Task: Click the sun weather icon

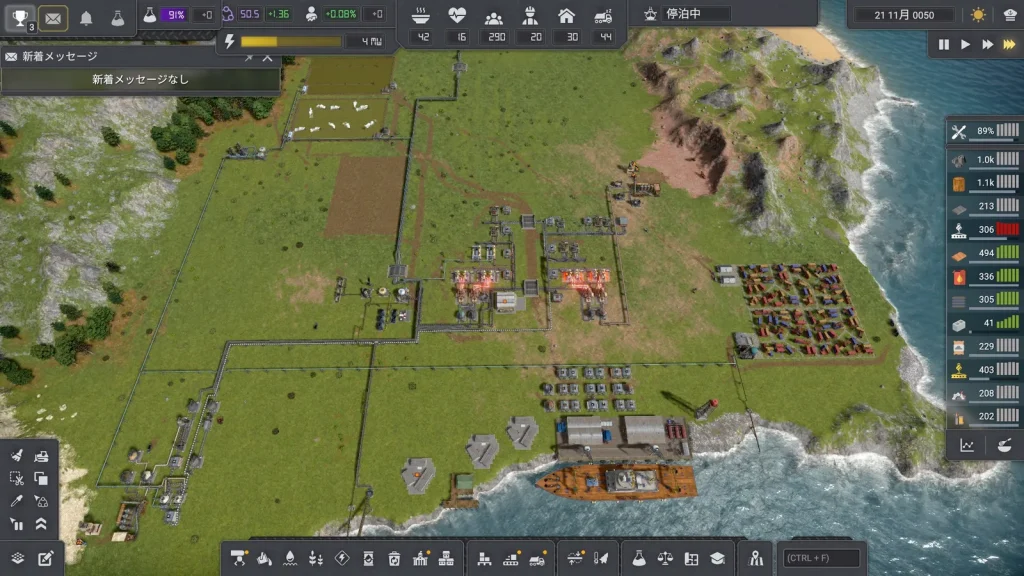Action: [x=976, y=15]
